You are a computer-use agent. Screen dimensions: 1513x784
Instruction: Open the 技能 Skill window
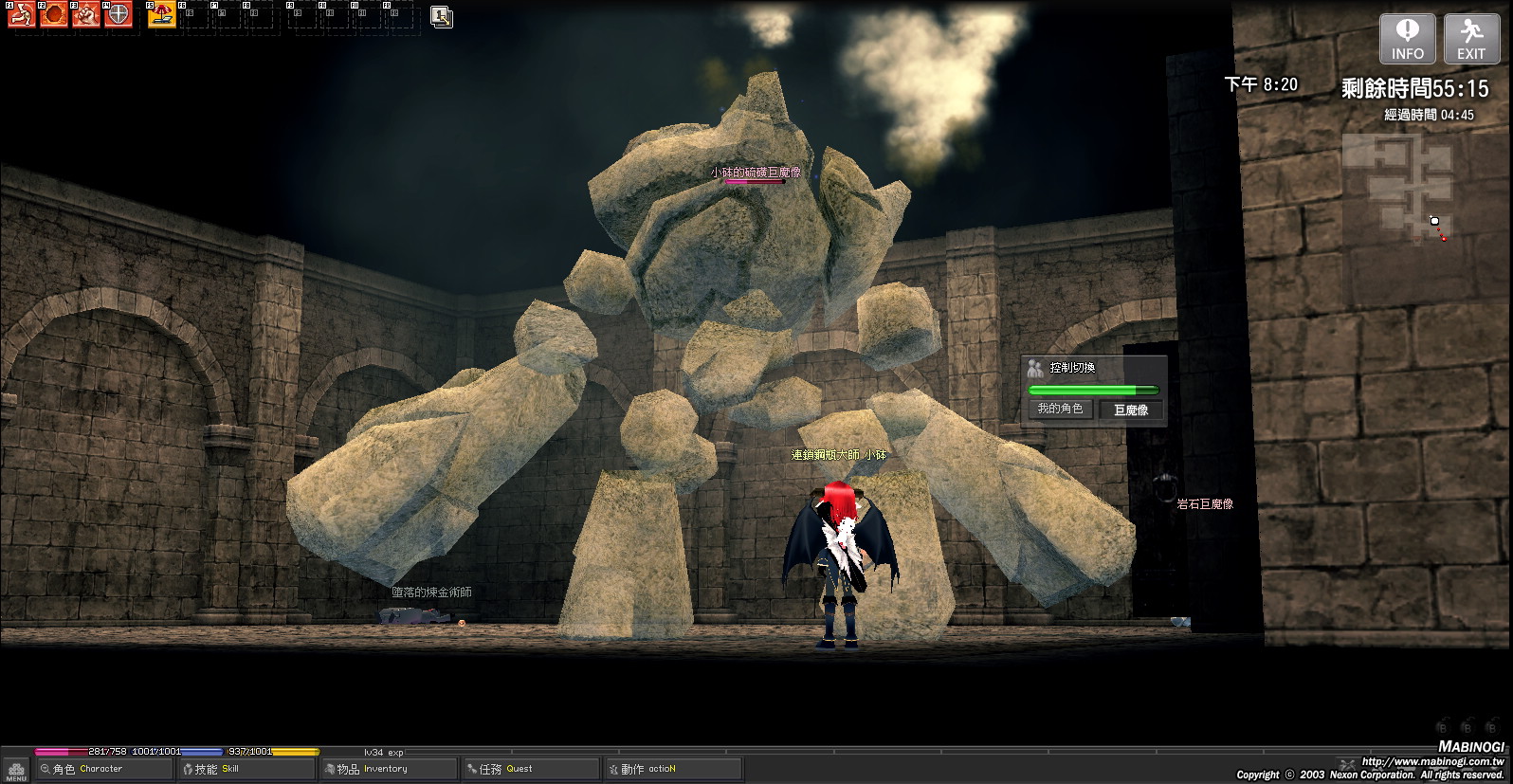[x=246, y=769]
